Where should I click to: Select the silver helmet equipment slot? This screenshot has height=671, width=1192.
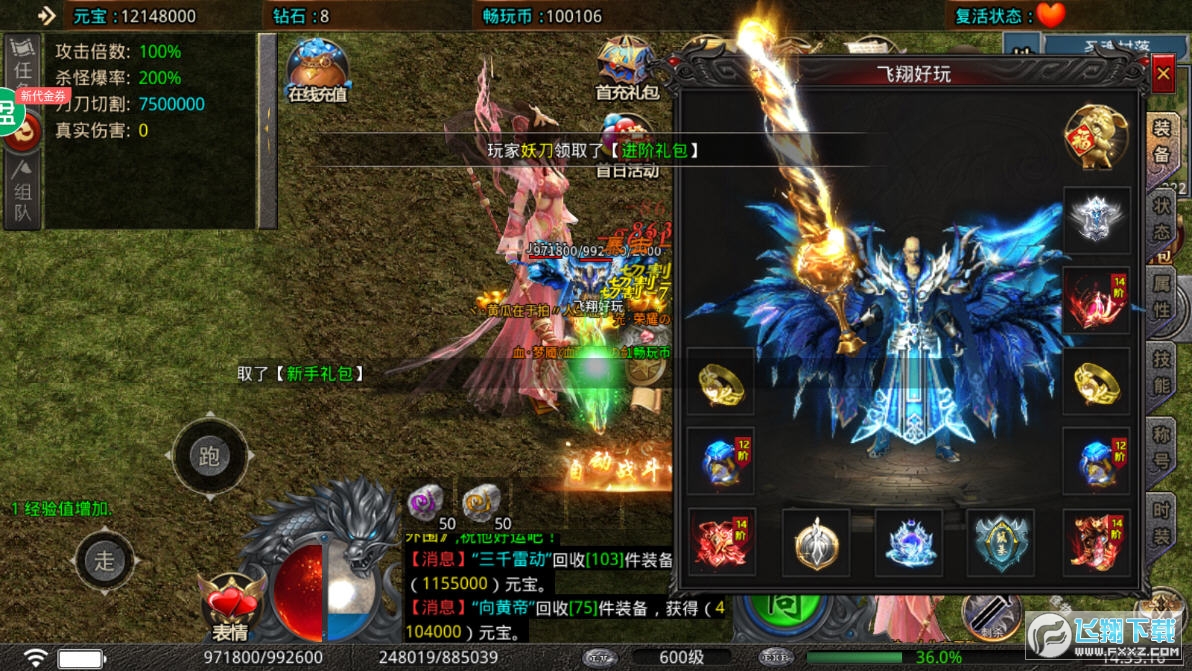point(1096,219)
